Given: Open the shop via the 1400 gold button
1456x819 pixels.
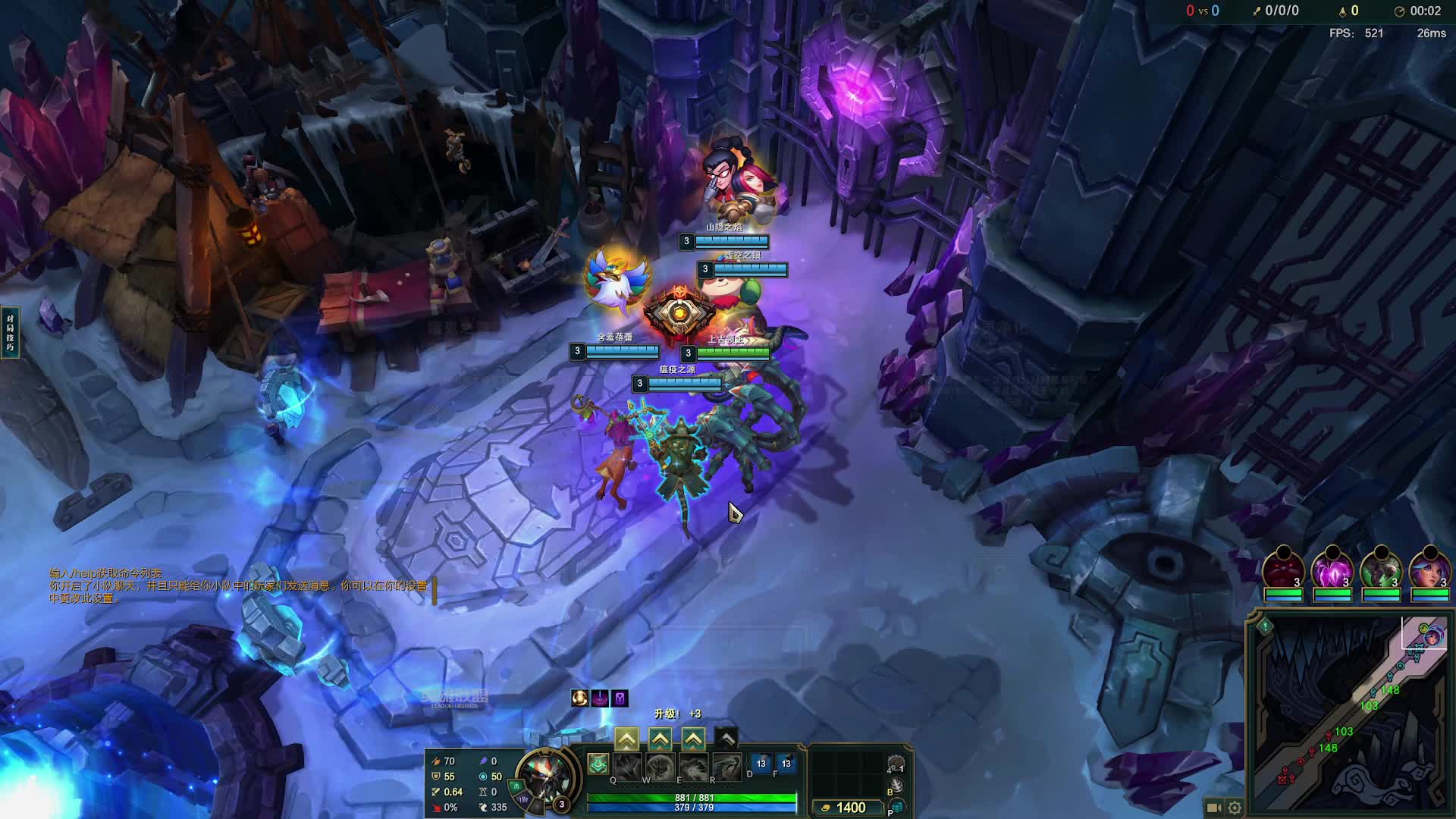Looking at the screenshot, I should pos(843,808).
